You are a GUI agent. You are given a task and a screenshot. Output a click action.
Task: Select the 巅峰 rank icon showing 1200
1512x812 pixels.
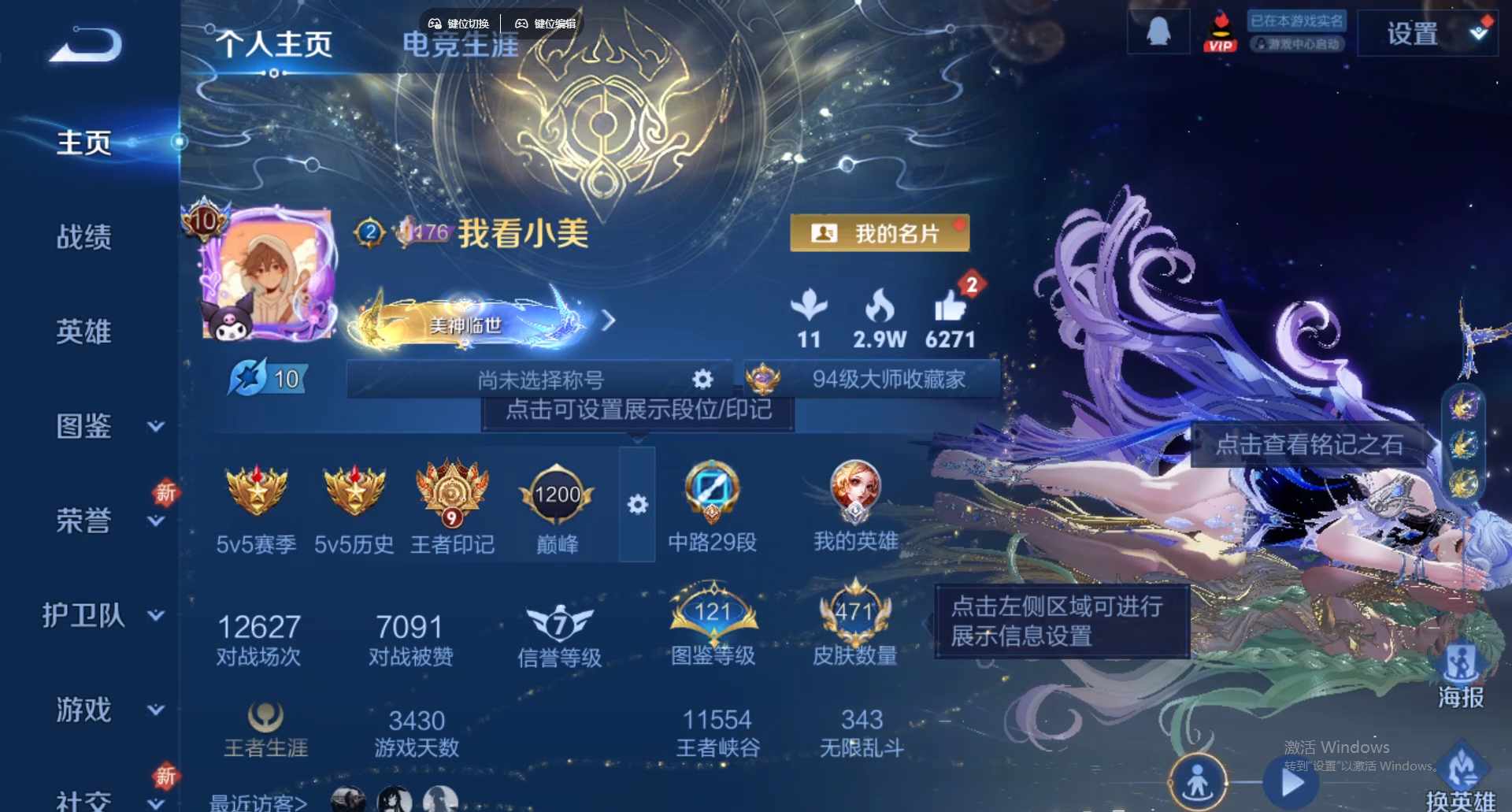(557, 496)
